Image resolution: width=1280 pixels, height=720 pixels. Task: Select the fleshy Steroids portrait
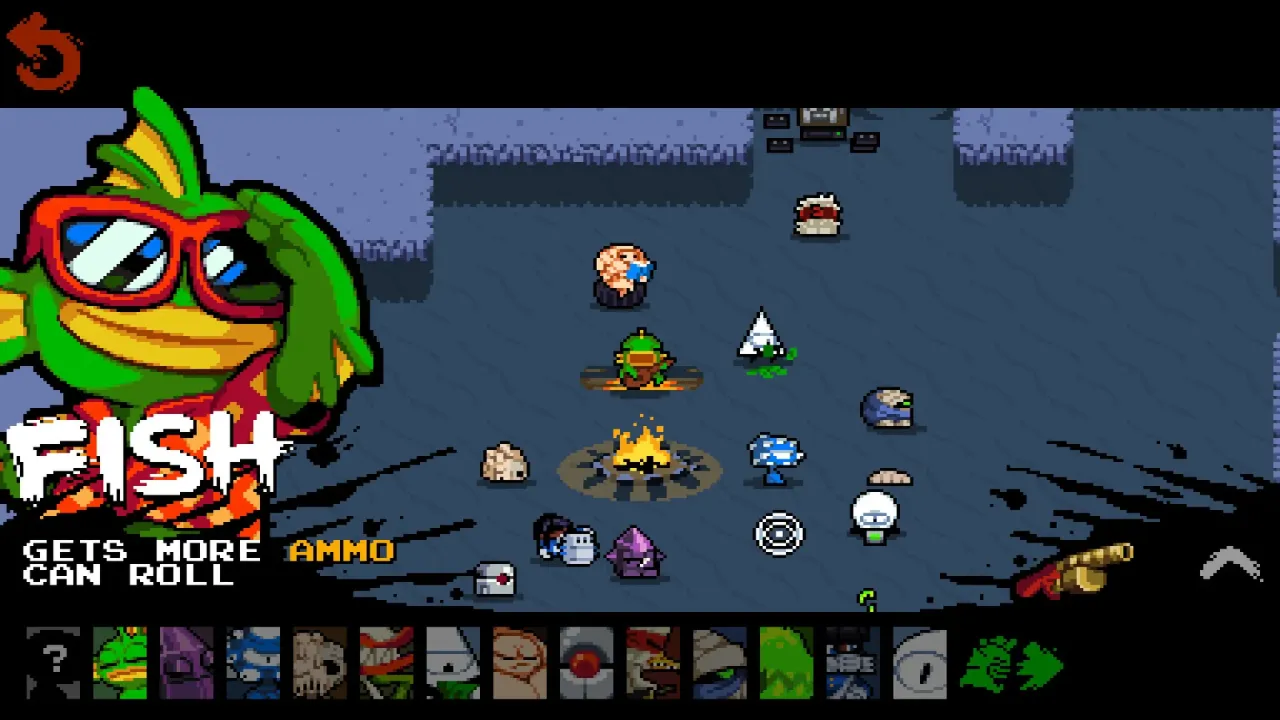pos(520,663)
